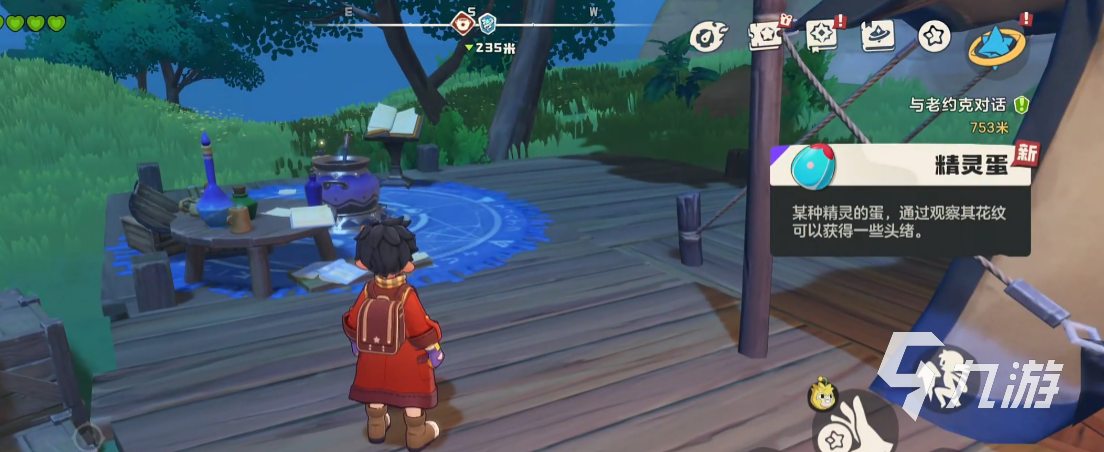Image resolution: width=1104 pixels, height=452 pixels.
Task: Open the flame-shaped icon in the top bar
Action: click(708, 36)
